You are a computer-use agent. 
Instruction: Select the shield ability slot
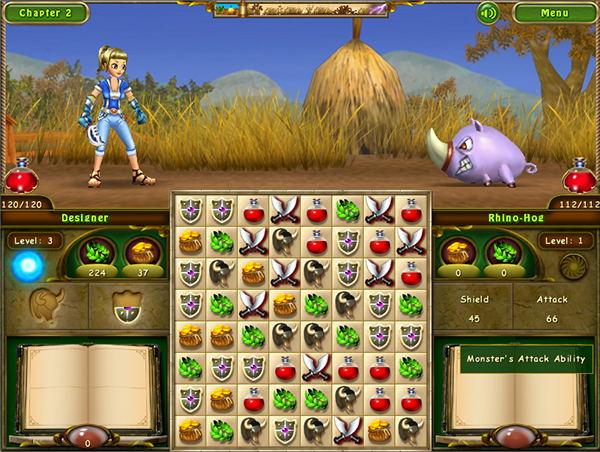(127, 307)
